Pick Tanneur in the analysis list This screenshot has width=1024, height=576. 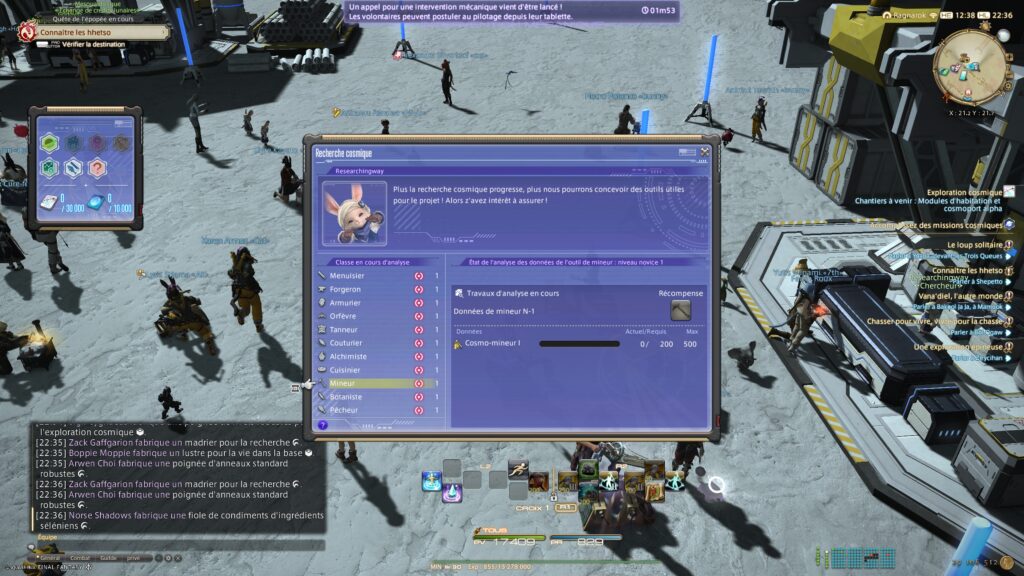tap(344, 329)
